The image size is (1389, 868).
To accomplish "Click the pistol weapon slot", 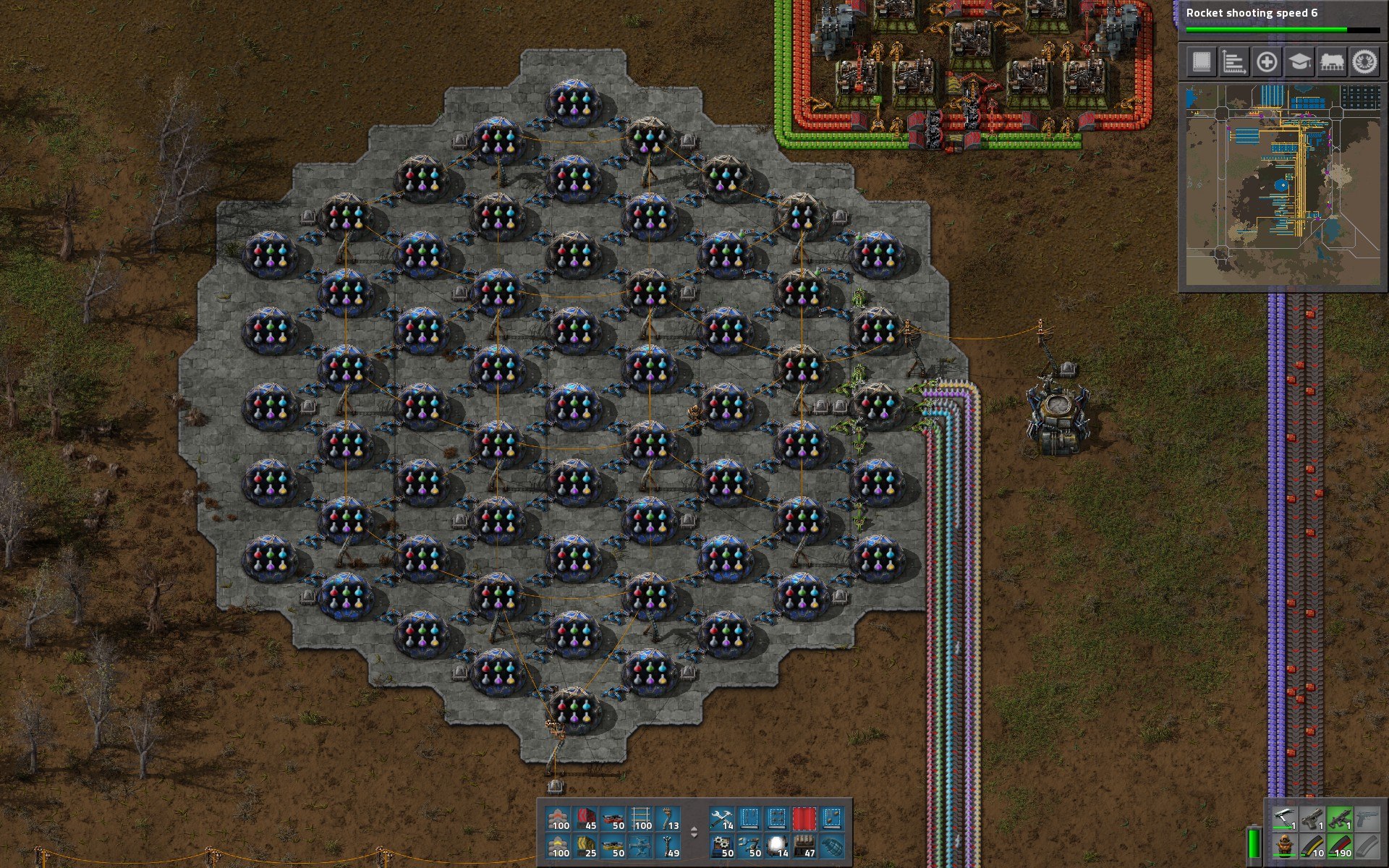I will click(1311, 819).
